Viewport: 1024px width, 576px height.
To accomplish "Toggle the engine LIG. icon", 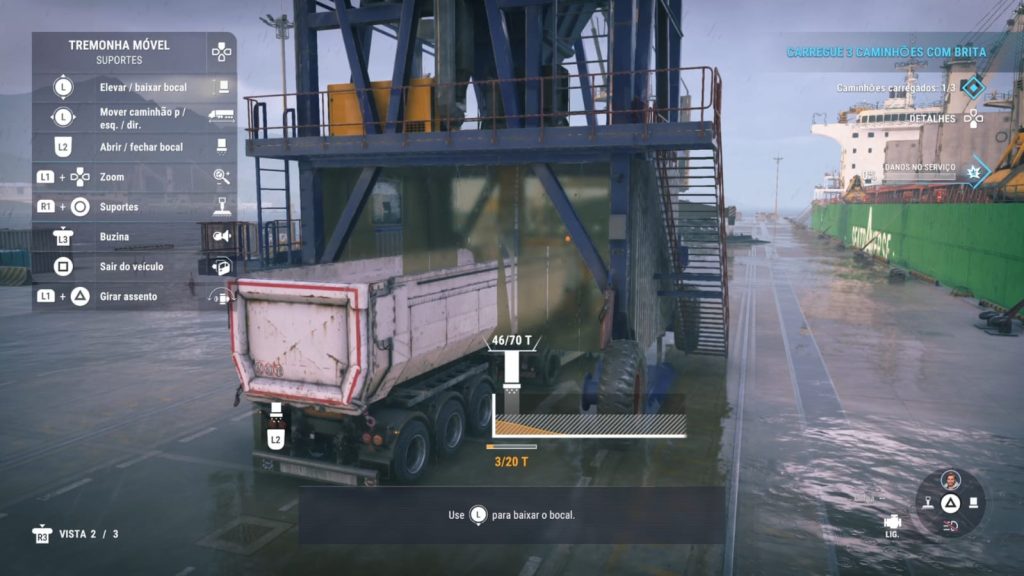I will tap(892, 523).
